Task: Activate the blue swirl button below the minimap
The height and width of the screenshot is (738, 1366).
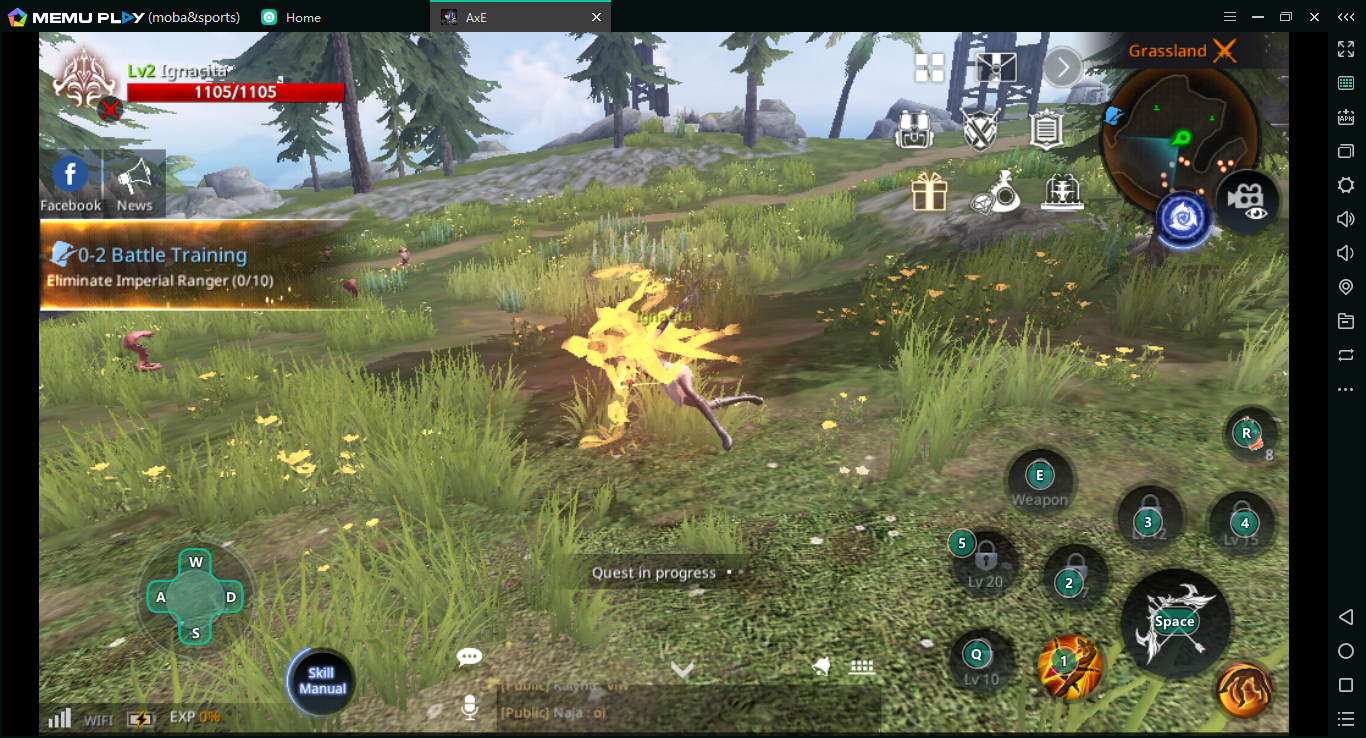Action: coord(1184,219)
